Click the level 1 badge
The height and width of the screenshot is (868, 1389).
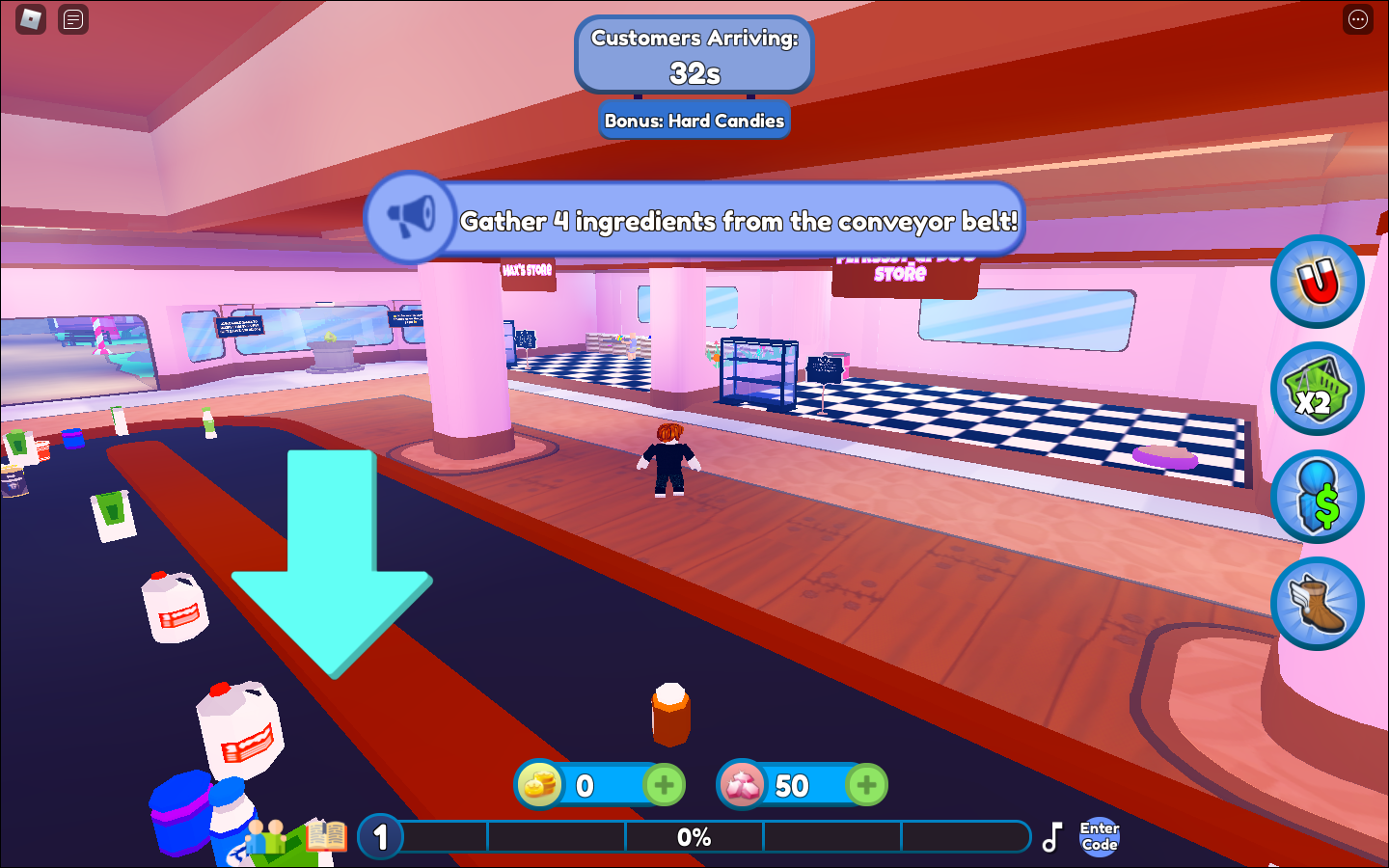coord(379,837)
